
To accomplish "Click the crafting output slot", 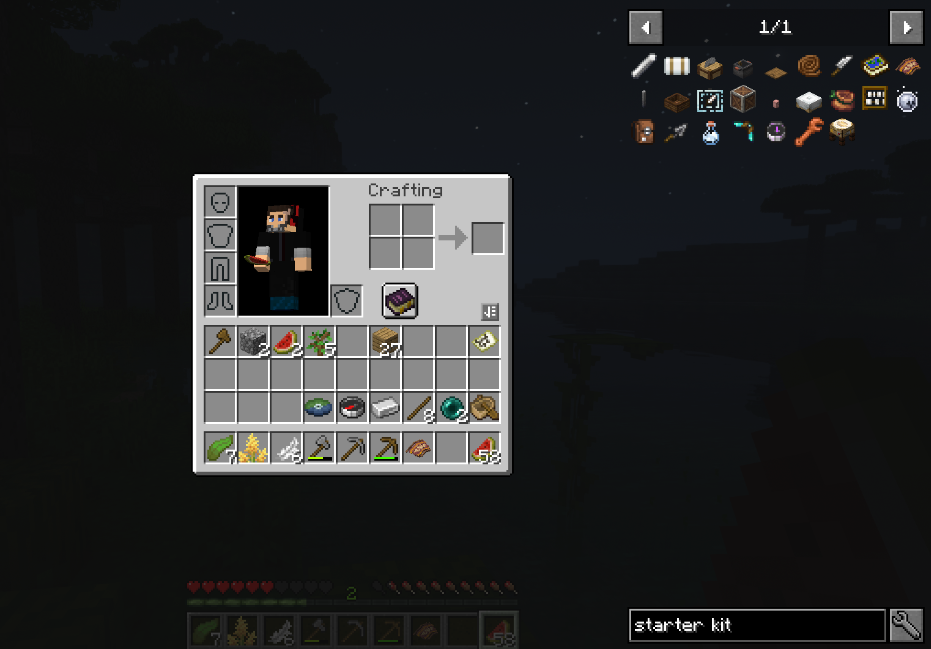I will (x=488, y=238).
